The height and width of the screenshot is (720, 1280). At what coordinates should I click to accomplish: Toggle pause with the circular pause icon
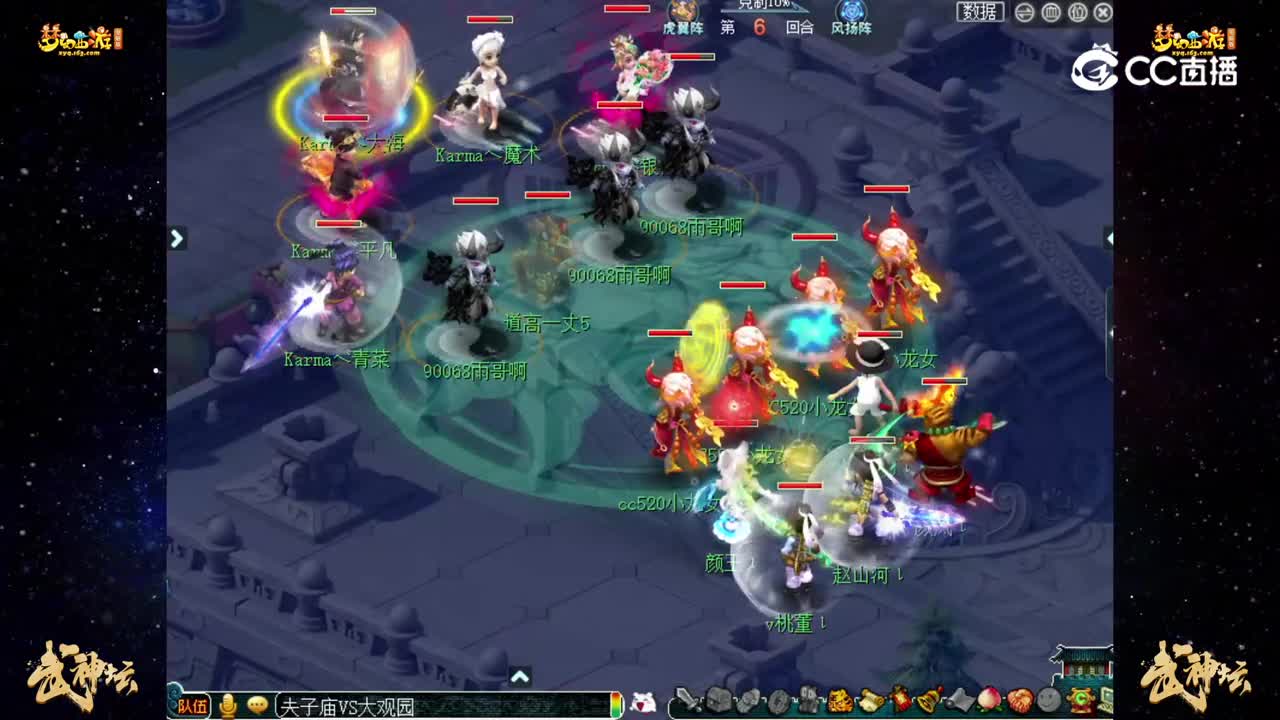1051,13
